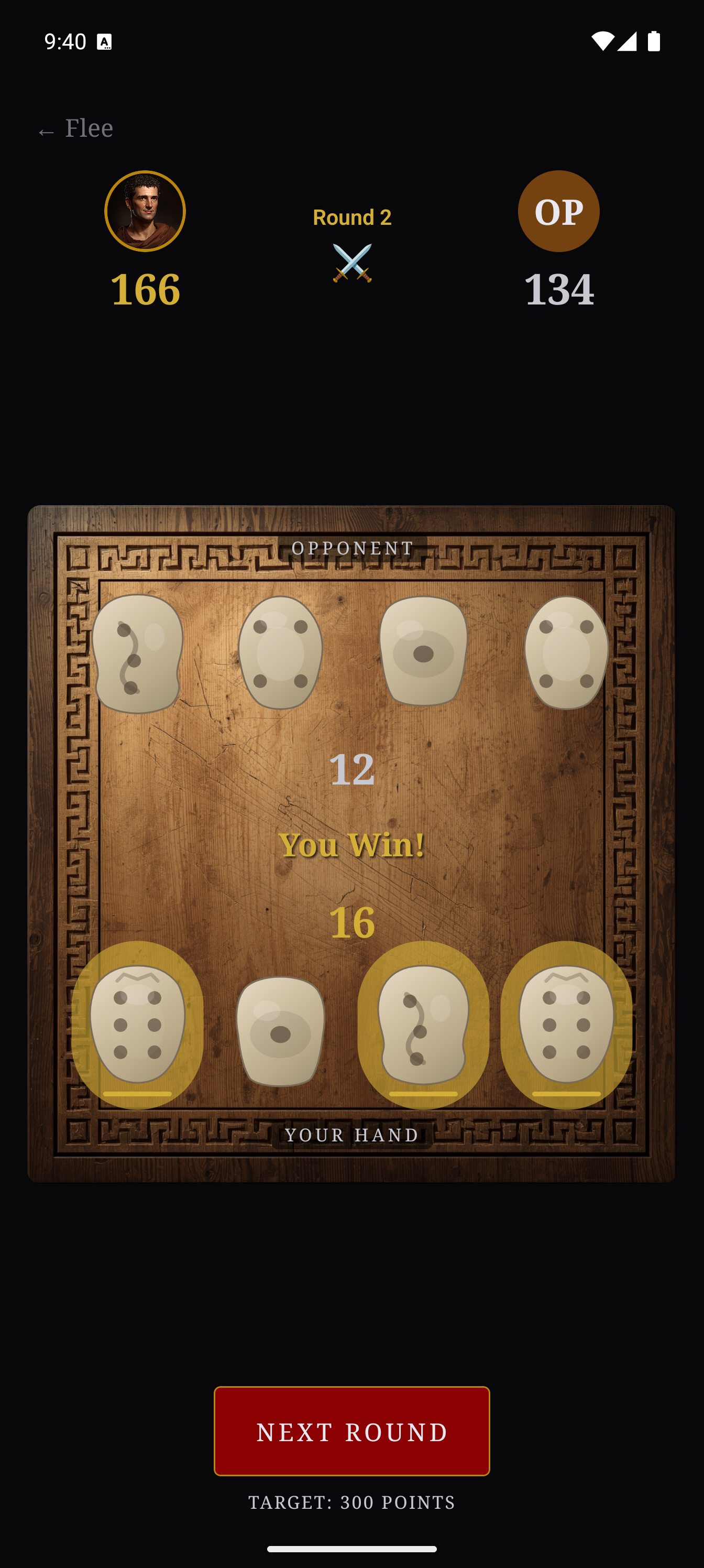Click the opponent's four-pip die
This screenshot has height=1568, width=704.
pyautogui.click(x=281, y=654)
